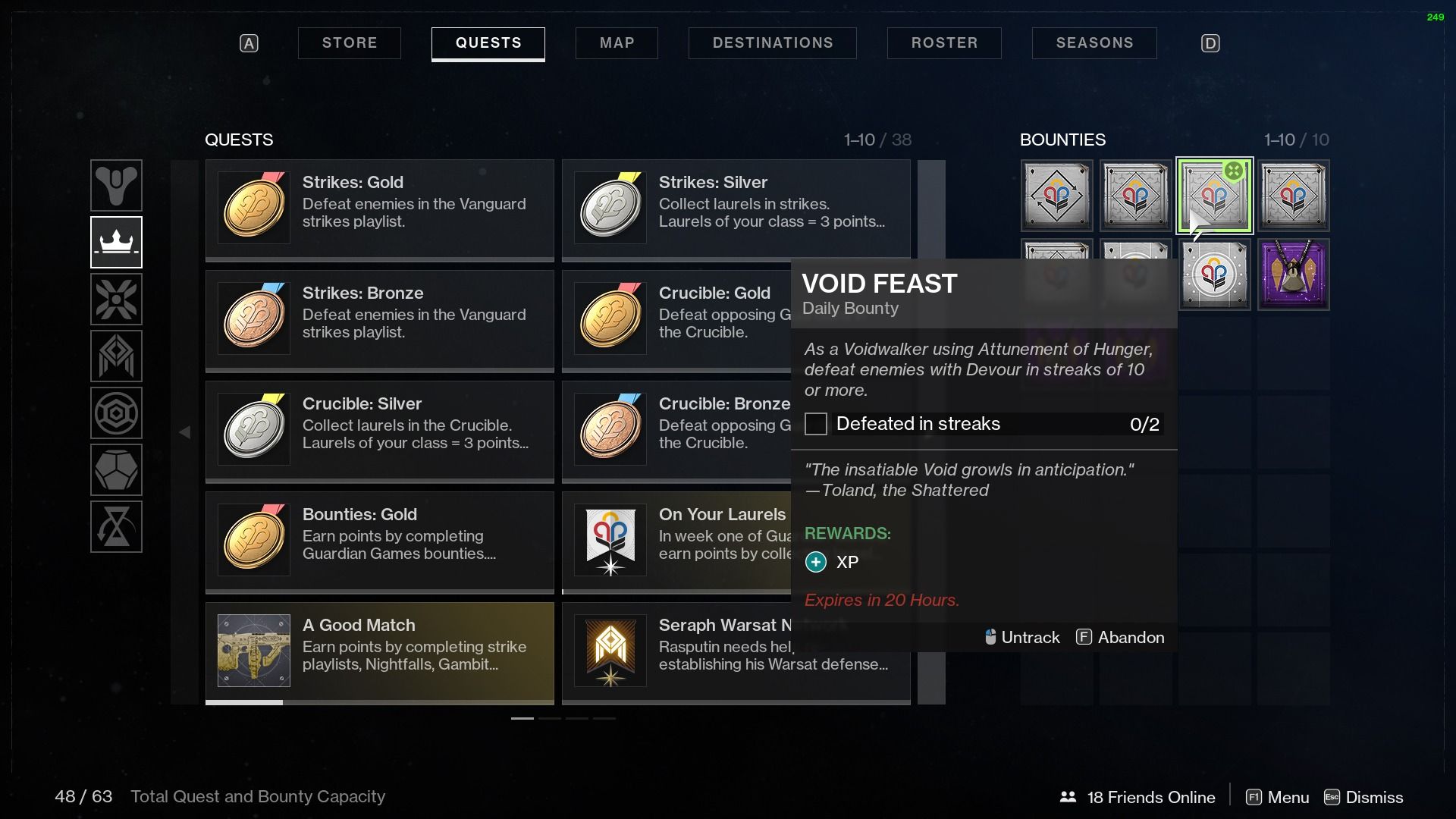Click the tracking marker on the highlighted bounty
1456x819 pixels.
1235,171
